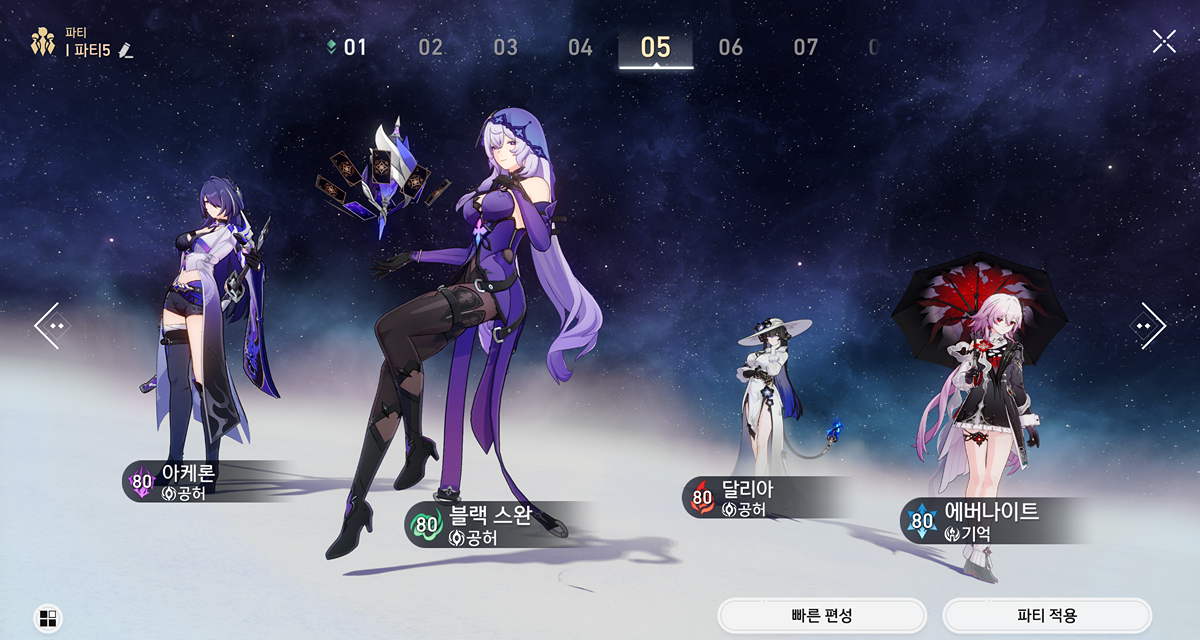Select party tab 06
The image size is (1200, 640).
pyautogui.click(x=731, y=47)
